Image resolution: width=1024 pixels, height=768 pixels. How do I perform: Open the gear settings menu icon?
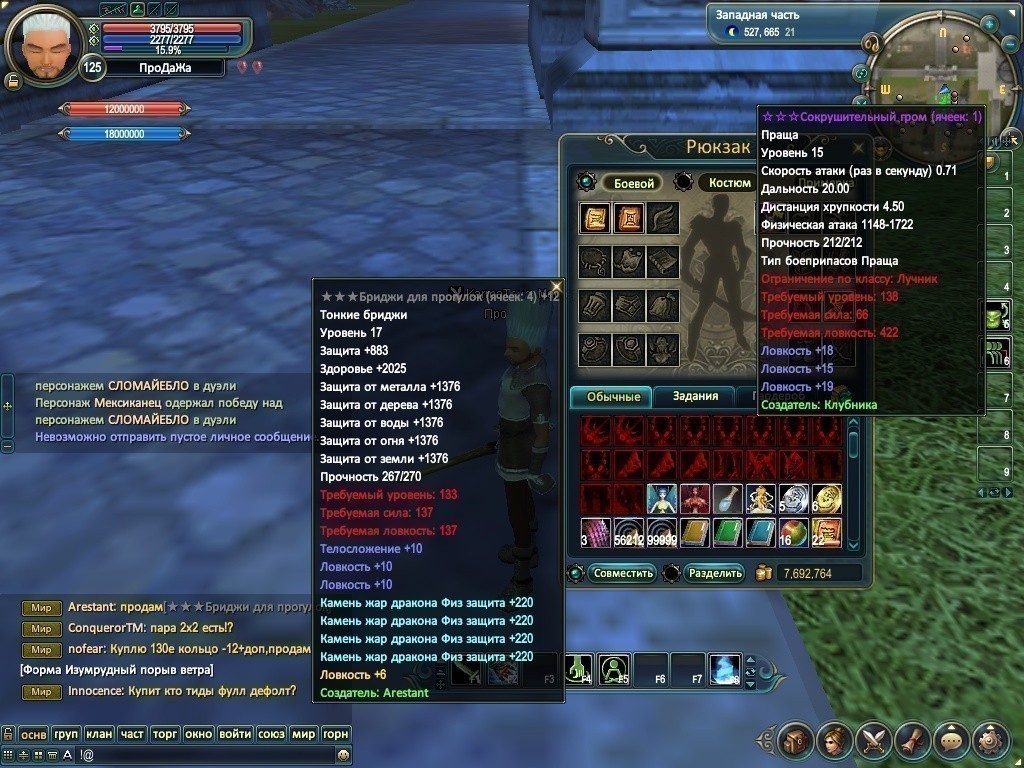(990, 741)
